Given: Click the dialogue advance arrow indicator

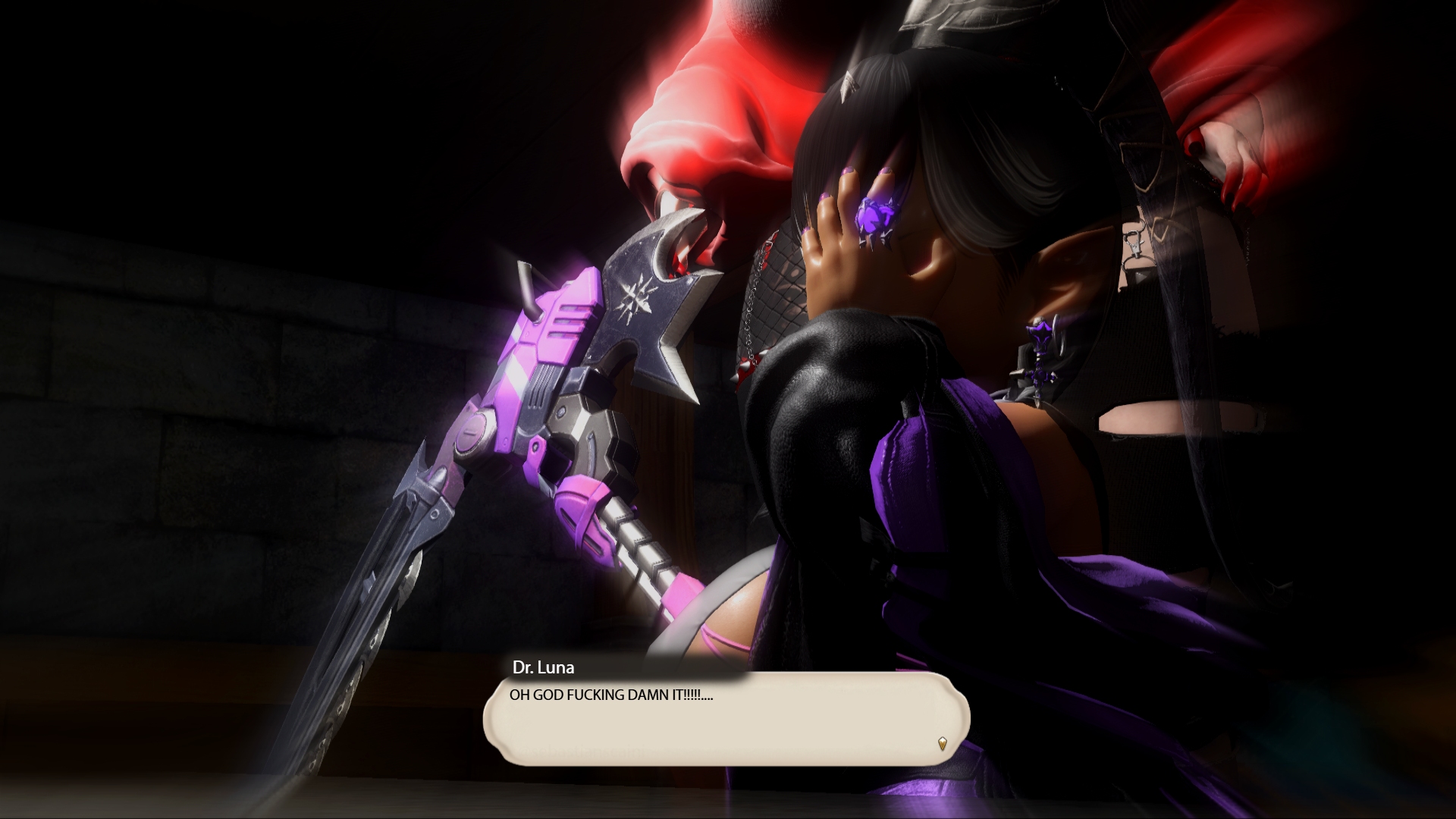Looking at the screenshot, I should pos(942,743).
